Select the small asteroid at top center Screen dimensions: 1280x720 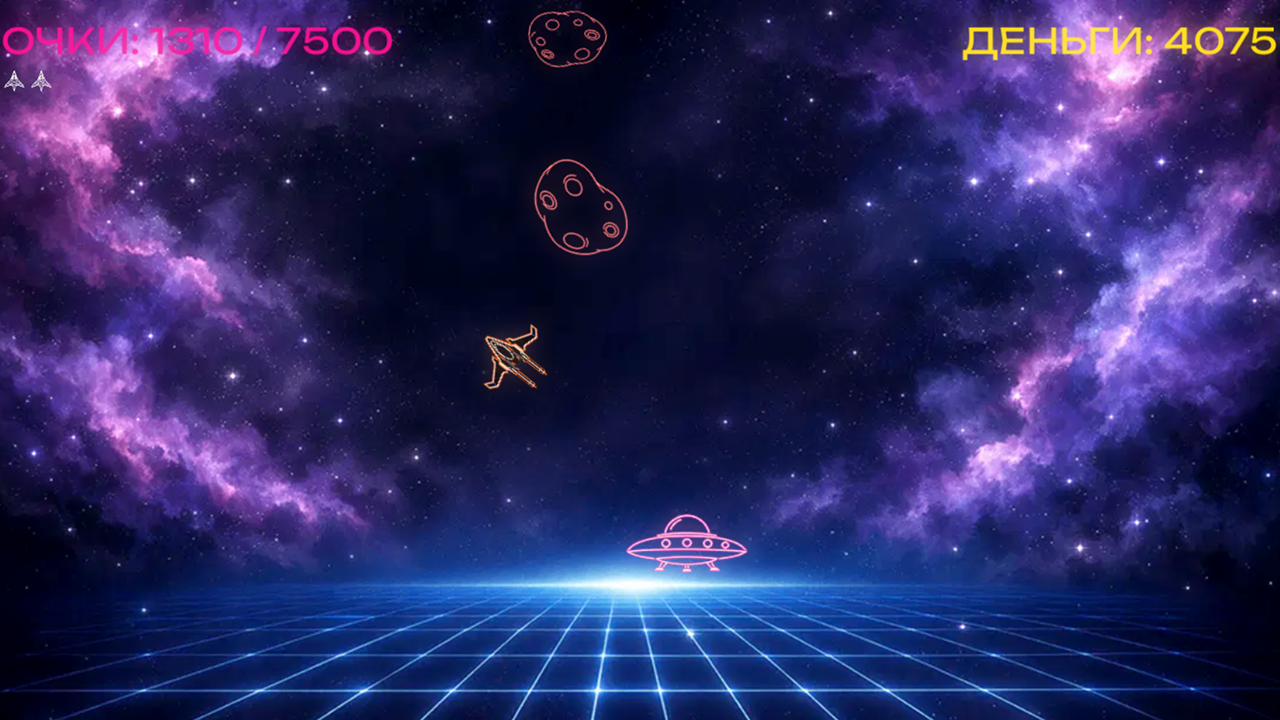pyautogui.click(x=566, y=38)
